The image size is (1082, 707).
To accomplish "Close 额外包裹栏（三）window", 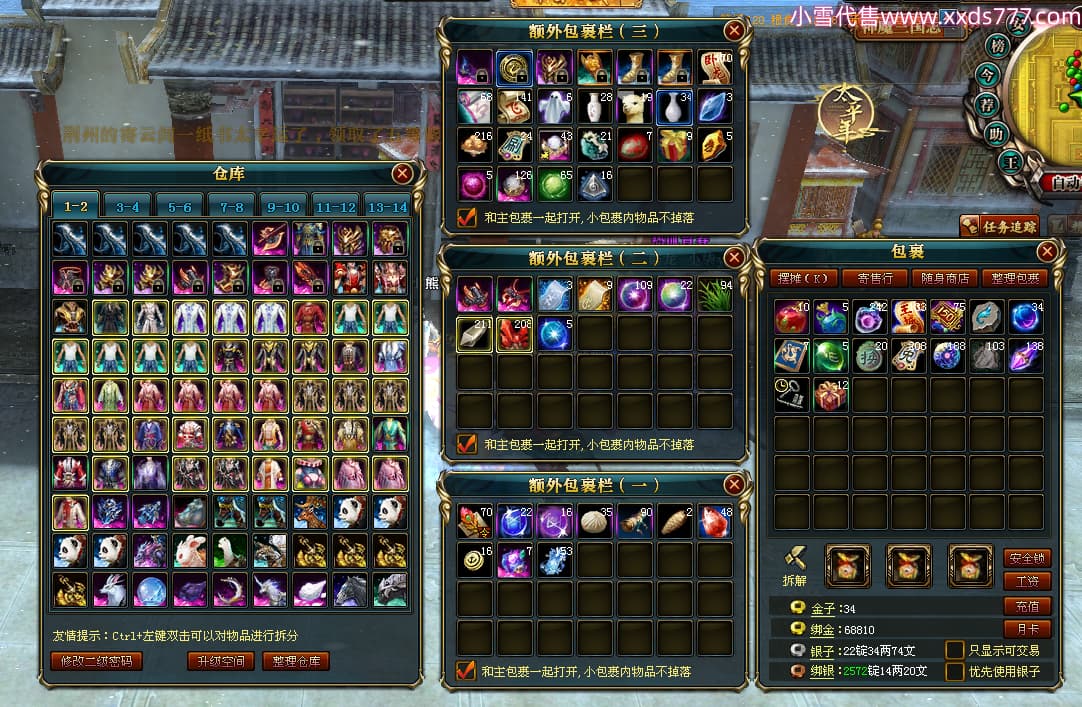I will (x=734, y=30).
